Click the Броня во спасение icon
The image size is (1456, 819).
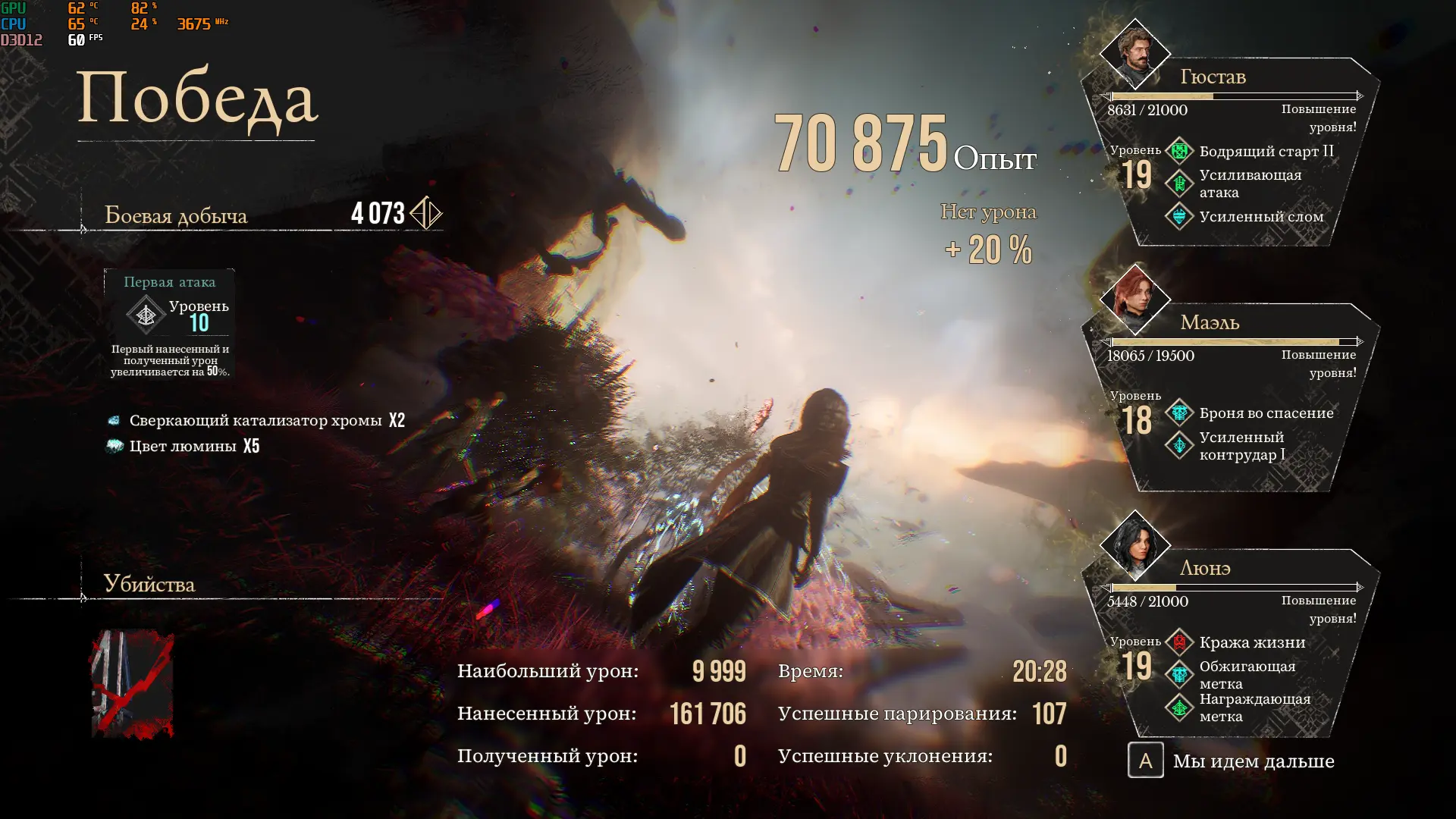1179,413
